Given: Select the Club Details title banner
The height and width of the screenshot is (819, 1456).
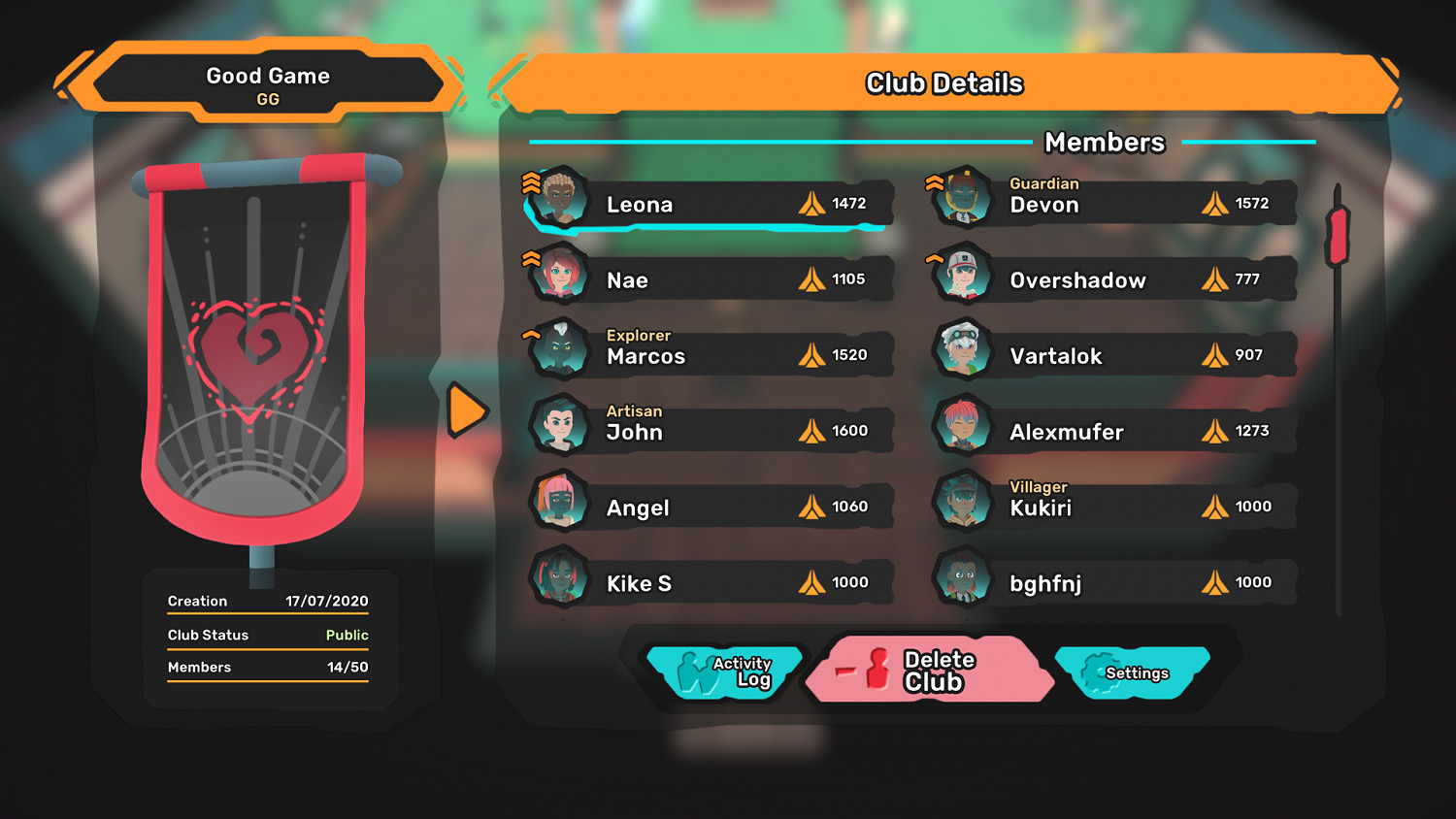Looking at the screenshot, I should click(943, 83).
